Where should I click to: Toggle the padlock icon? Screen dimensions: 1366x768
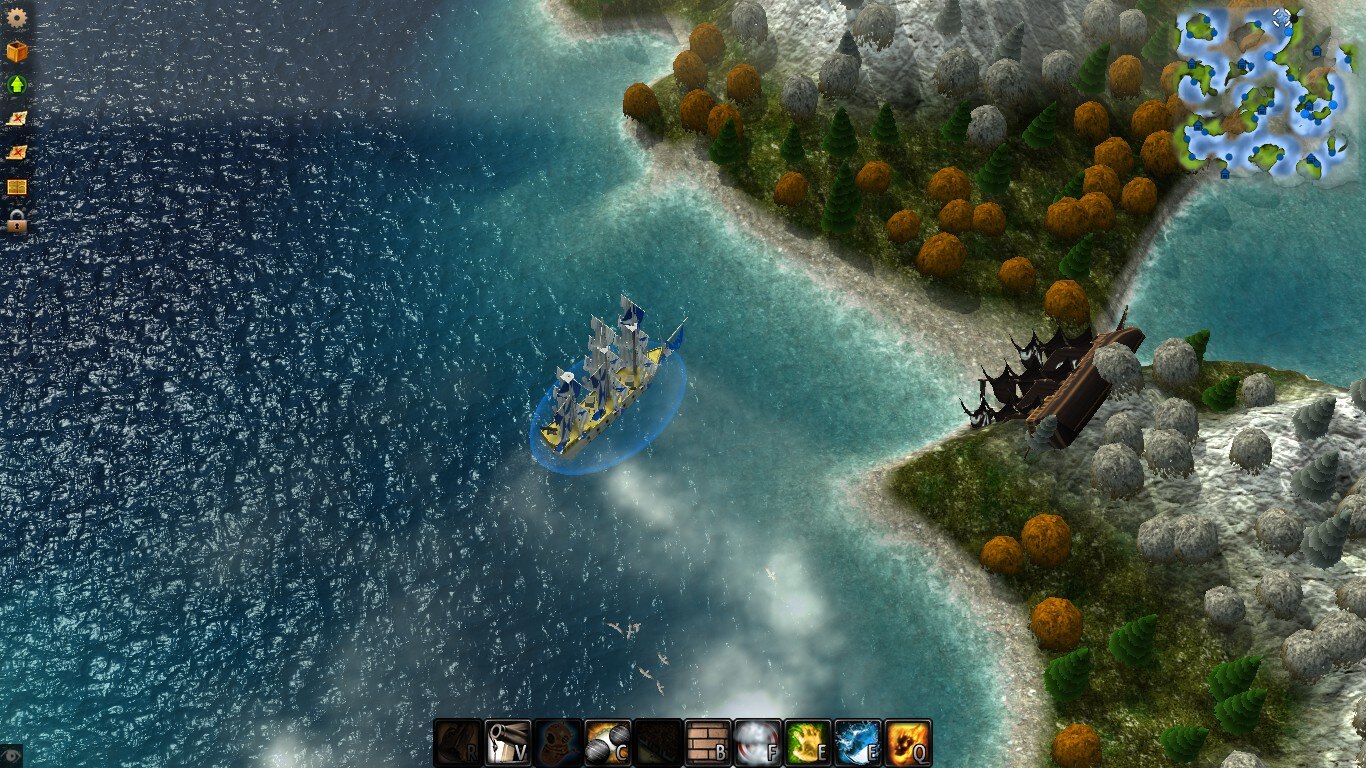tap(17, 221)
